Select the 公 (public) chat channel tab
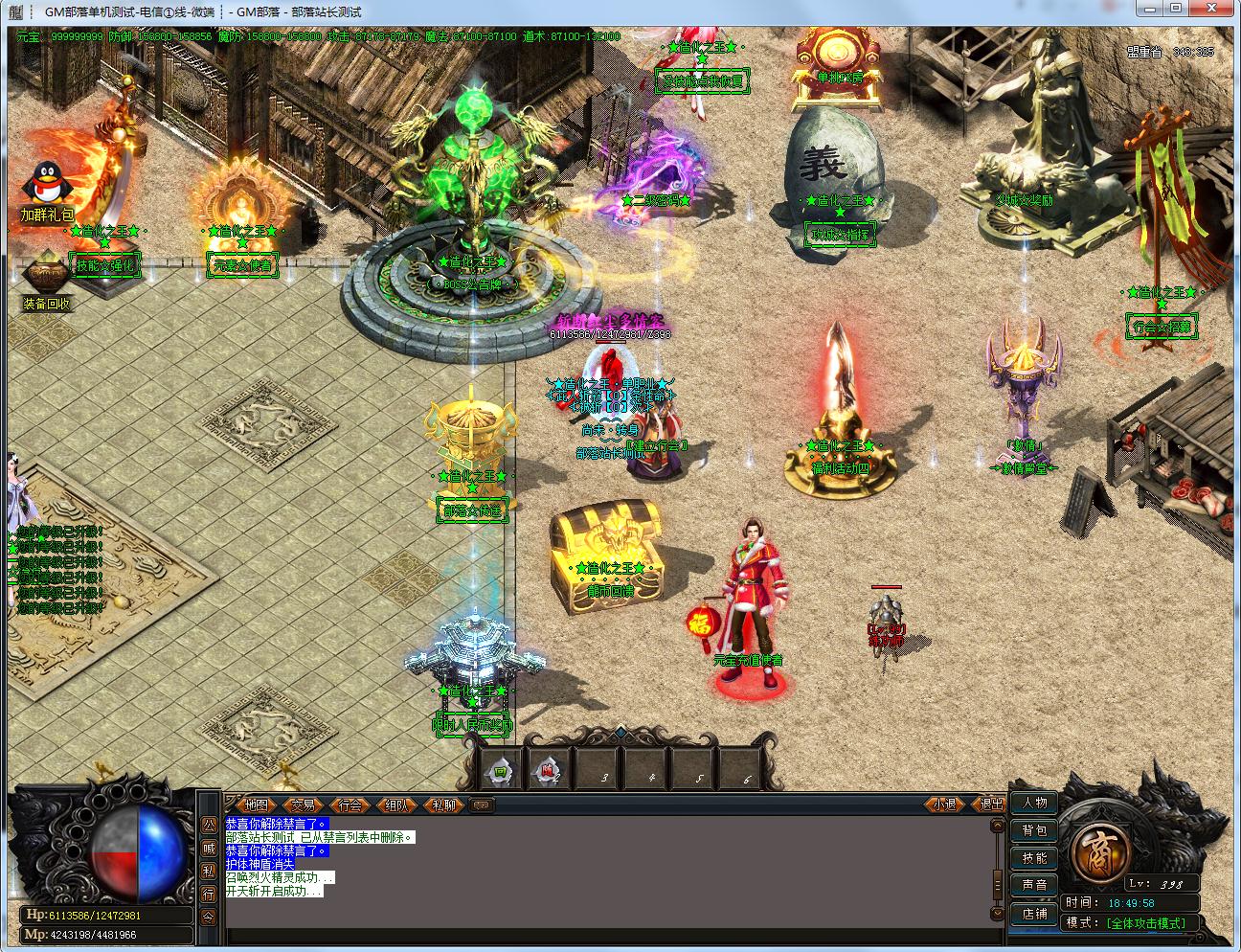The height and width of the screenshot is (952, 1241). (x=209, y=824)
